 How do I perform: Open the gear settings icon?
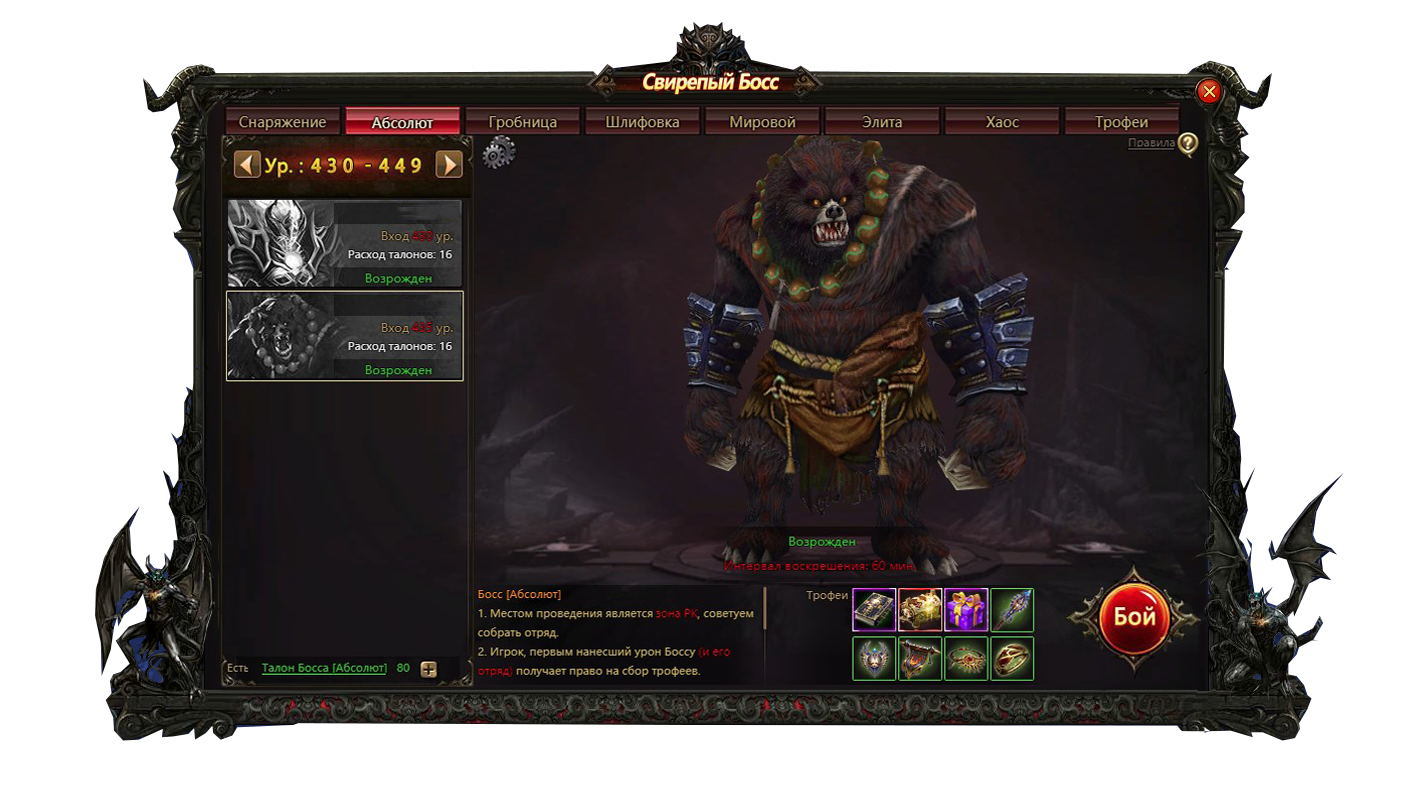[x=498, y=153]
